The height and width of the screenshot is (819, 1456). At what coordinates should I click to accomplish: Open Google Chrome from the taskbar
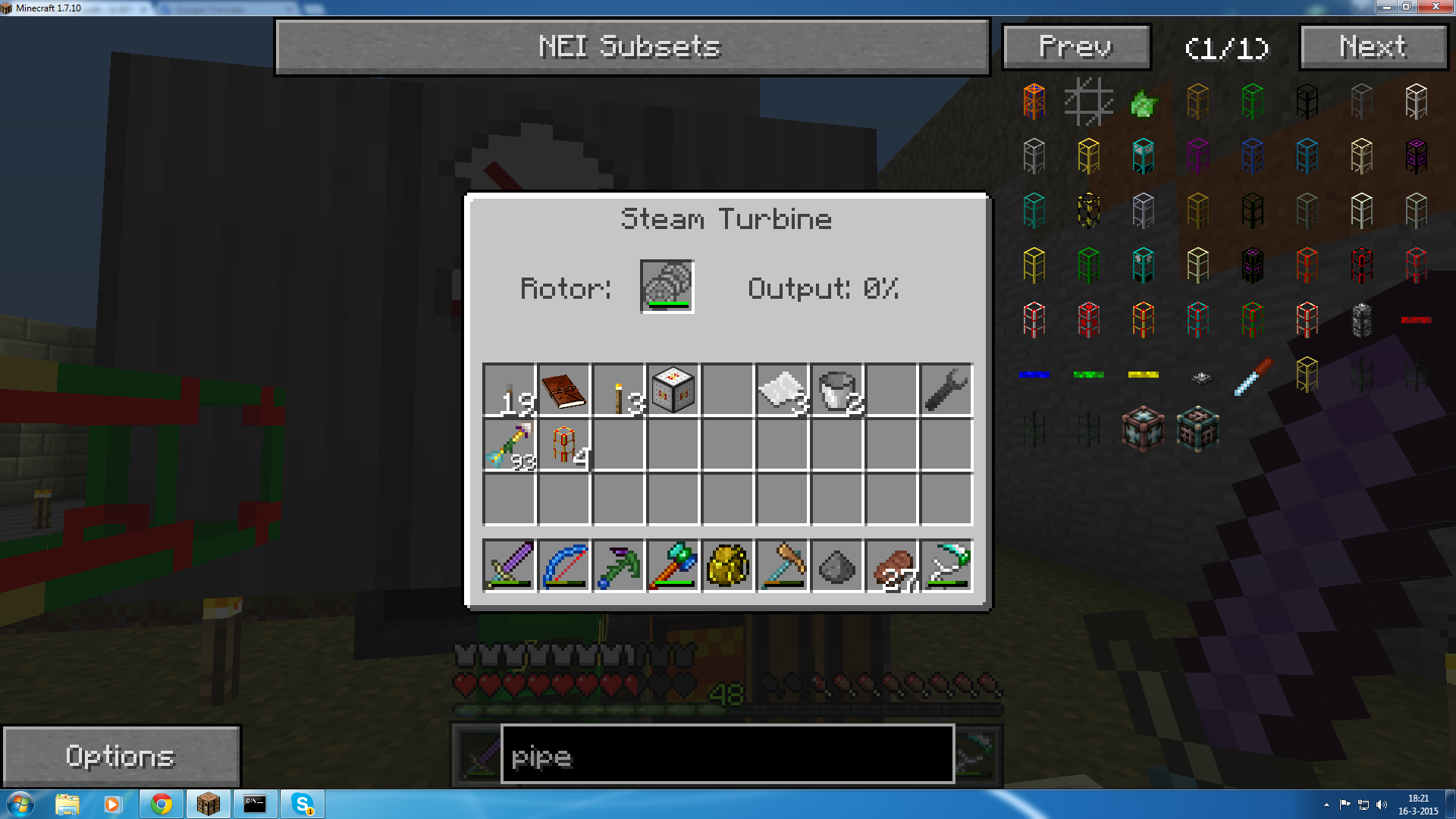pos(161,804)
